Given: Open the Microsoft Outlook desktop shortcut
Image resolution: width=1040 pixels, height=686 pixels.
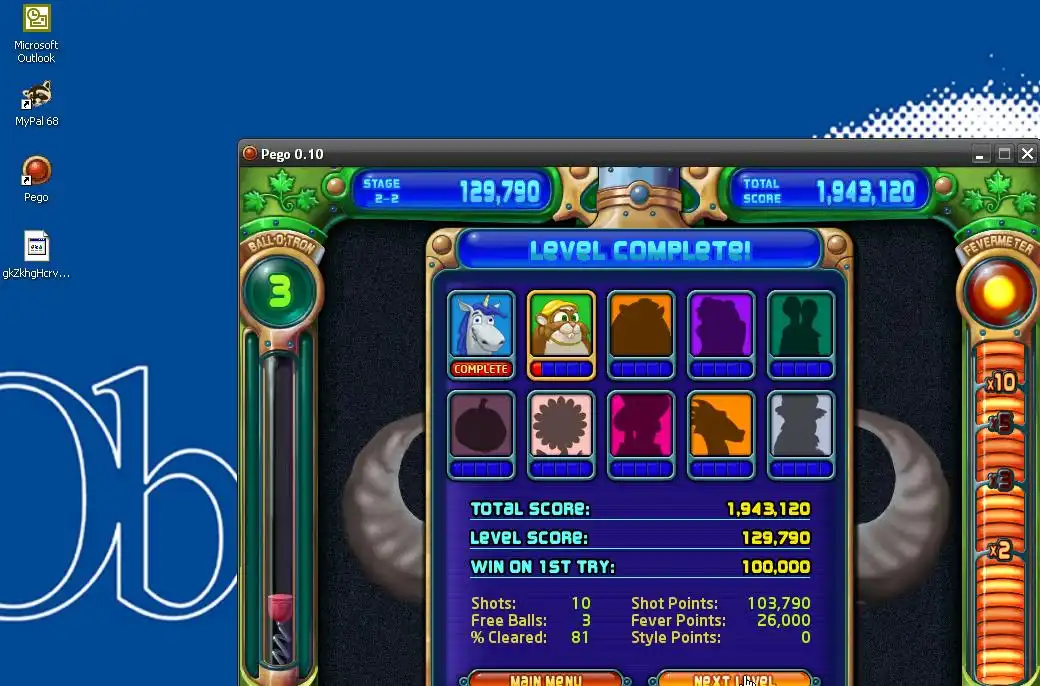Looking at the screenshot, I should (37, 19).
